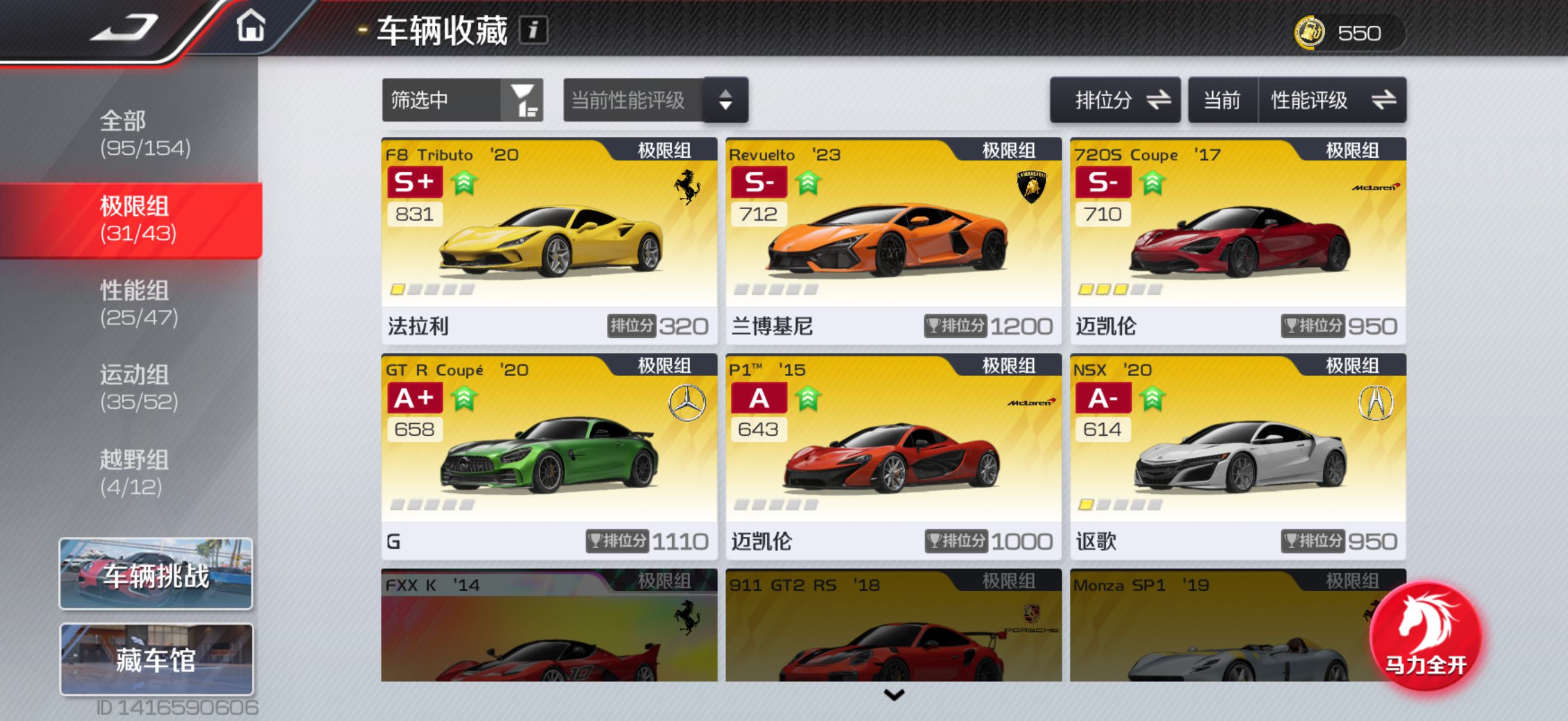Enter the 藏车馆 showroom
The image size is (1568, 721).
[x=156, y=659]
